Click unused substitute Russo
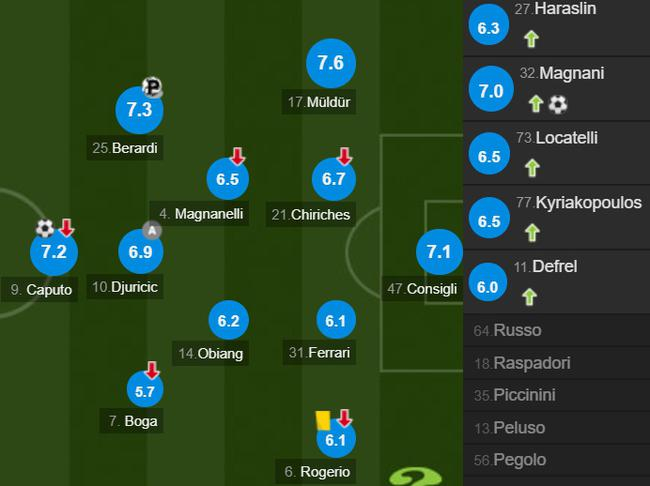The width and height of the screenshot is (650, 486). (556, 330)
